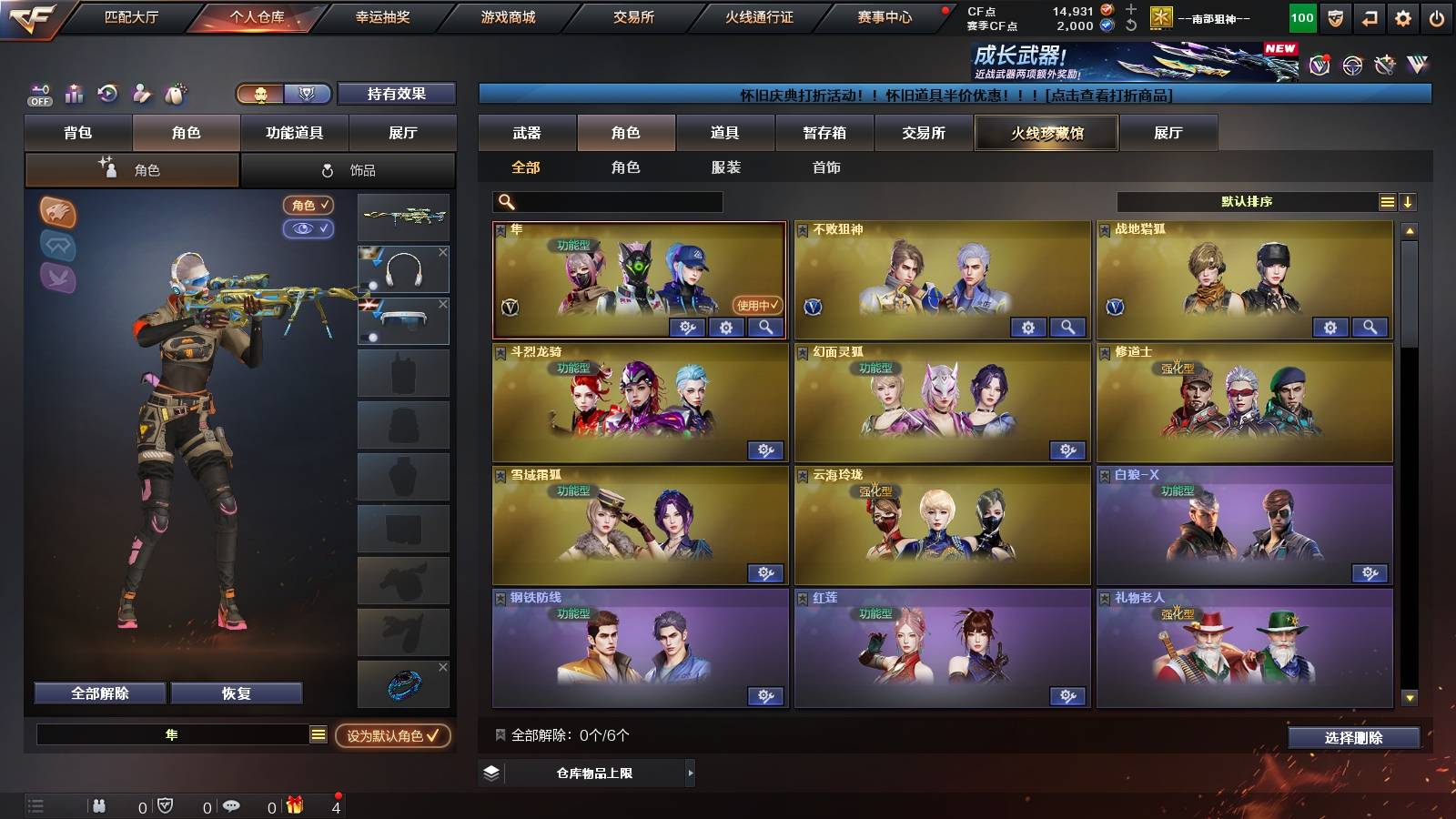
Task: Click the descending sort arrow beside 默认排序
Action: pyautogui.click(x=1409, y=202)
